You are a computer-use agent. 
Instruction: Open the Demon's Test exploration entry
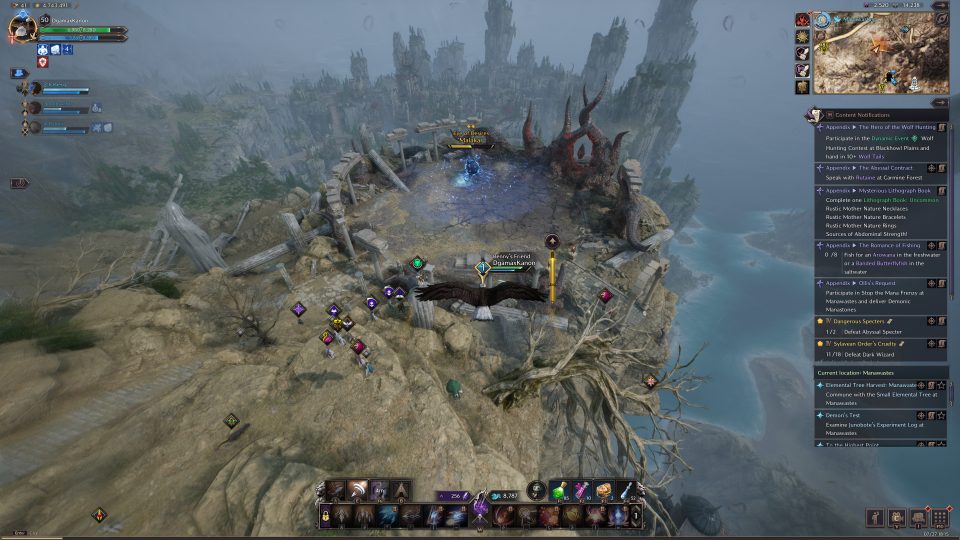843,415
